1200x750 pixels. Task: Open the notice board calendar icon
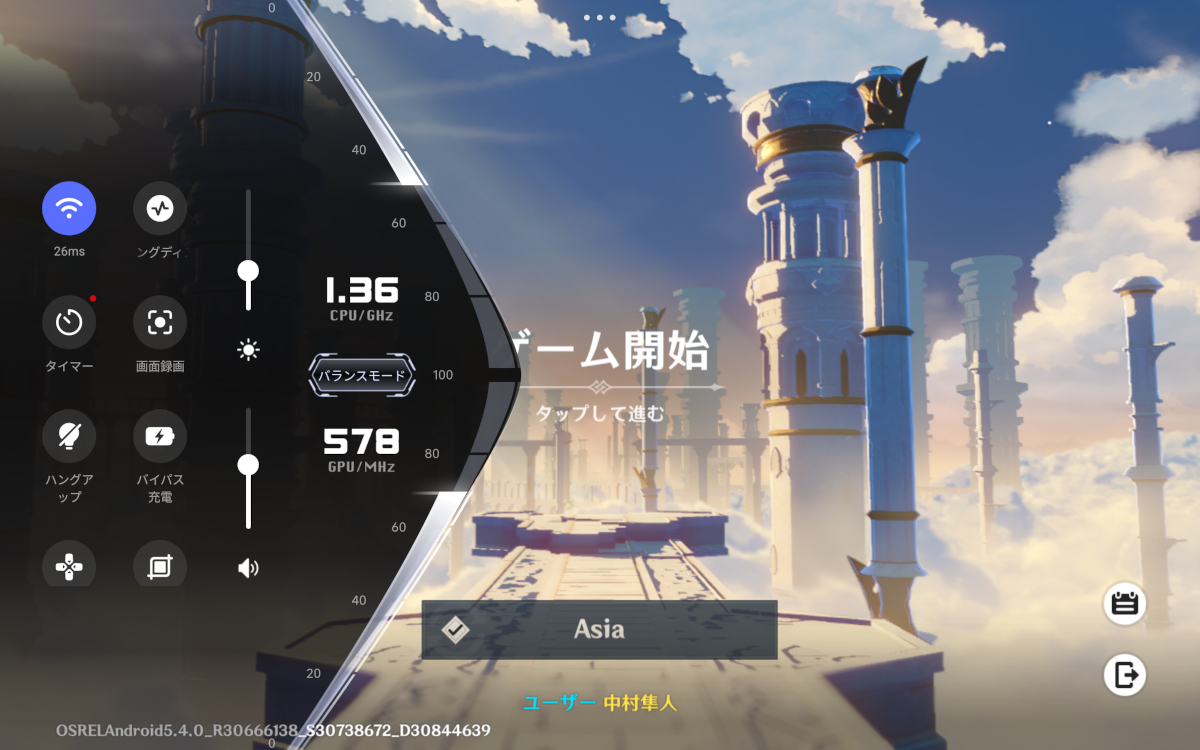click(1125, 604)
